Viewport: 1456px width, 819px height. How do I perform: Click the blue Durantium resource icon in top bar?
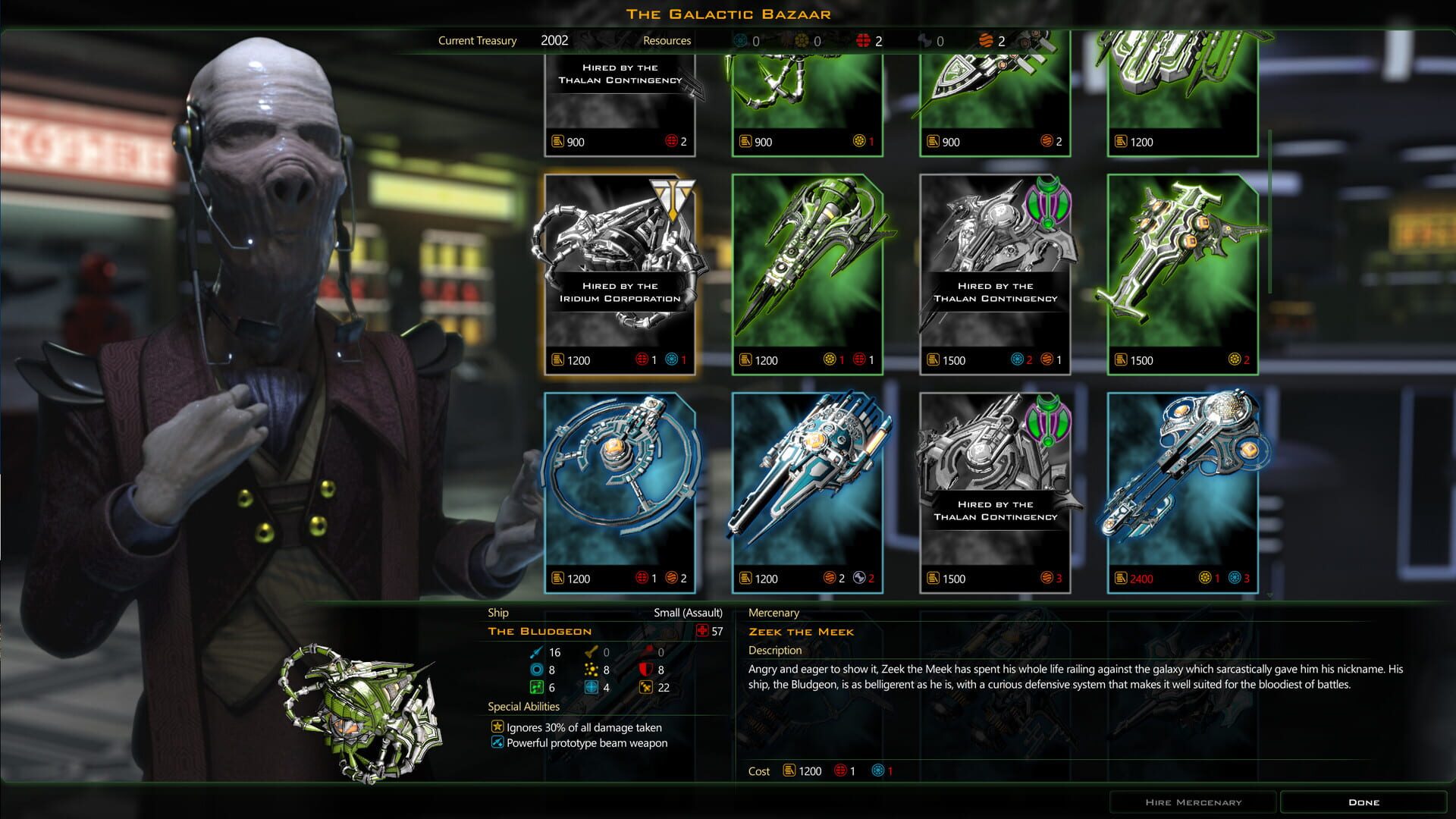741,40
